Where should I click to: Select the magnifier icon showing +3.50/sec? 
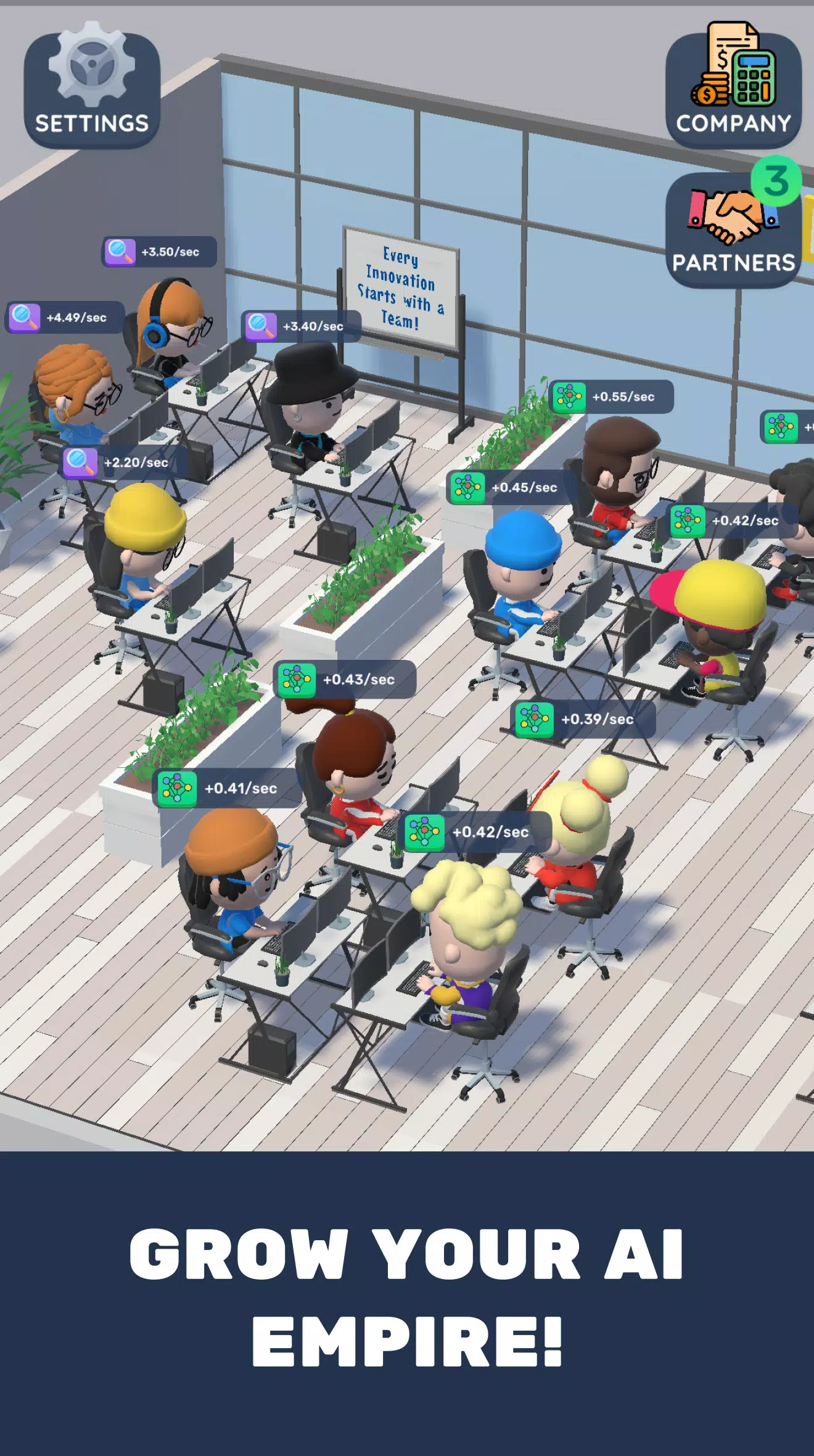pyautogui.click(x=120, y=250)
